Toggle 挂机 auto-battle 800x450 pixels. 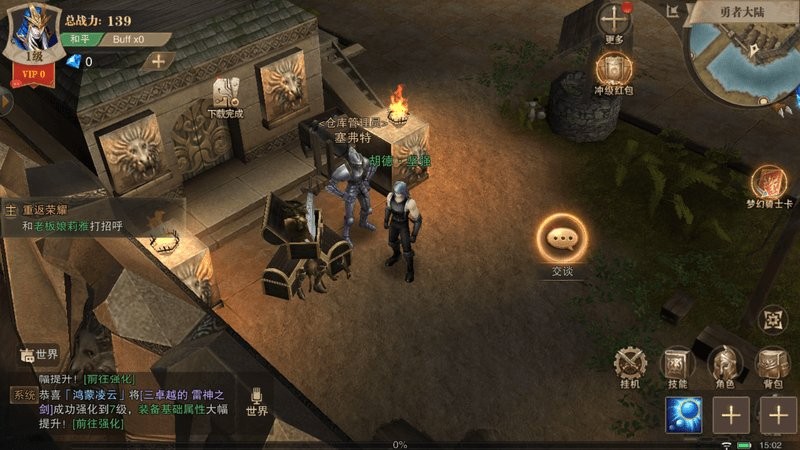630,364
